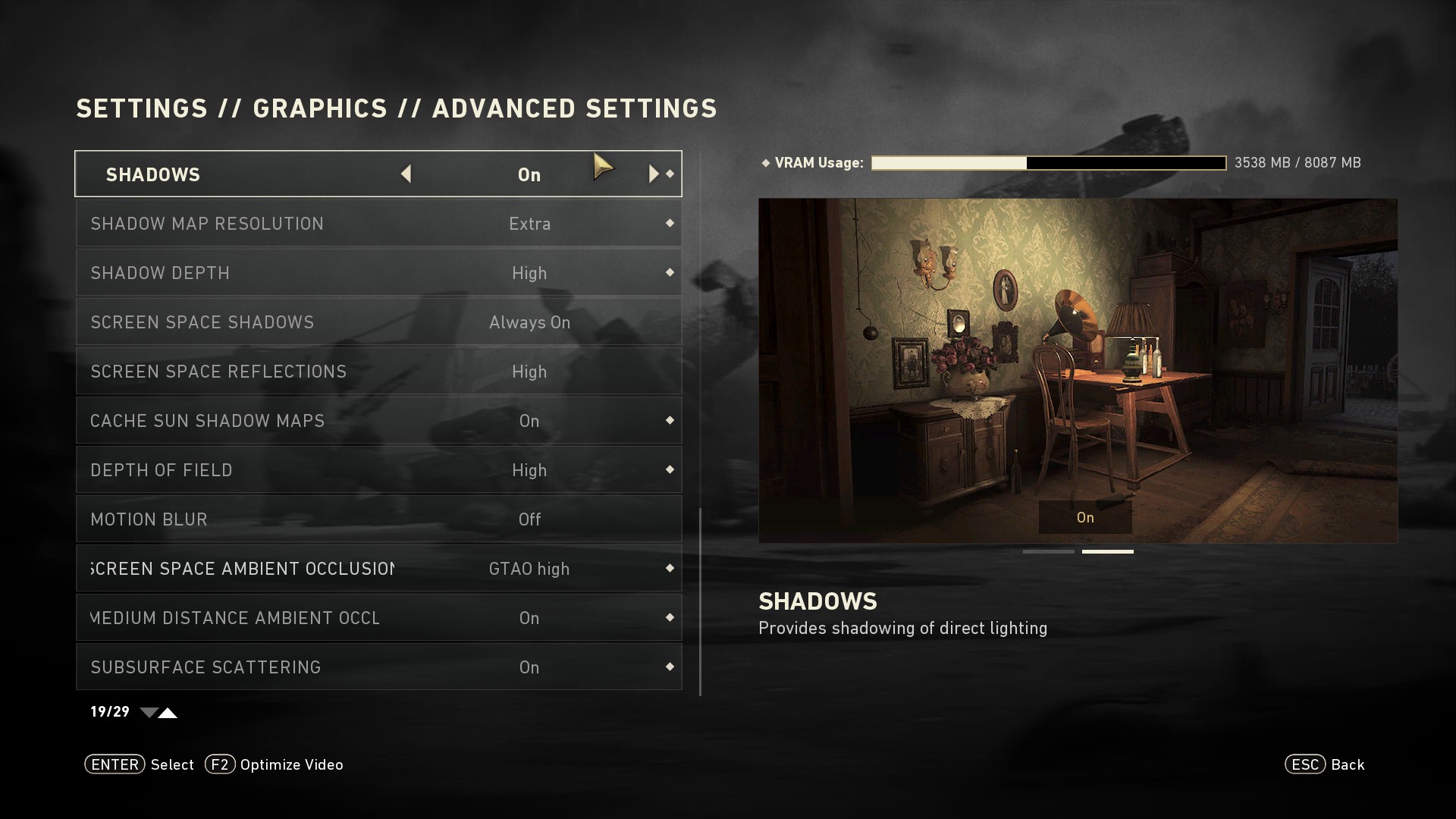Go back using the Back button
The height and width of the screenshot is (819, 1456).
[1325, 764]
